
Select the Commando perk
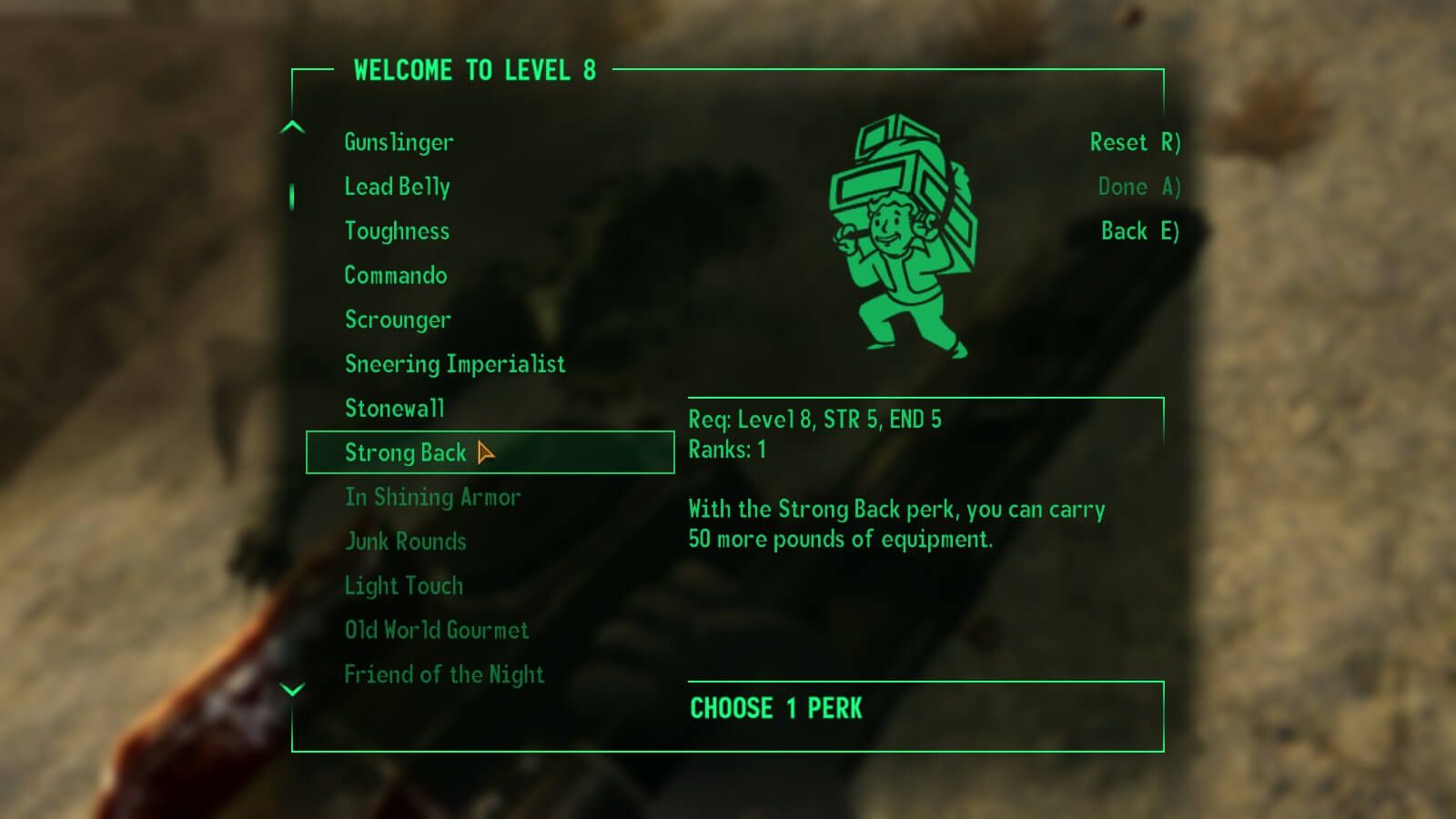coord(395,275)
